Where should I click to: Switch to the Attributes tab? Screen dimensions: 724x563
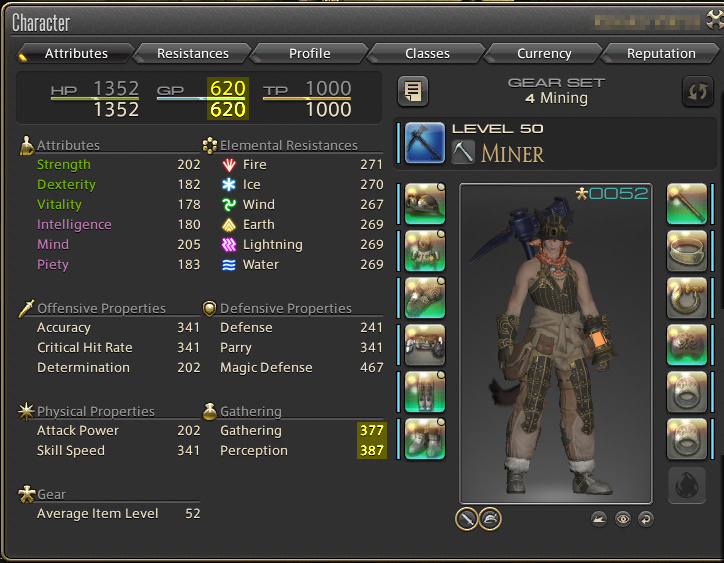(76, 53)
